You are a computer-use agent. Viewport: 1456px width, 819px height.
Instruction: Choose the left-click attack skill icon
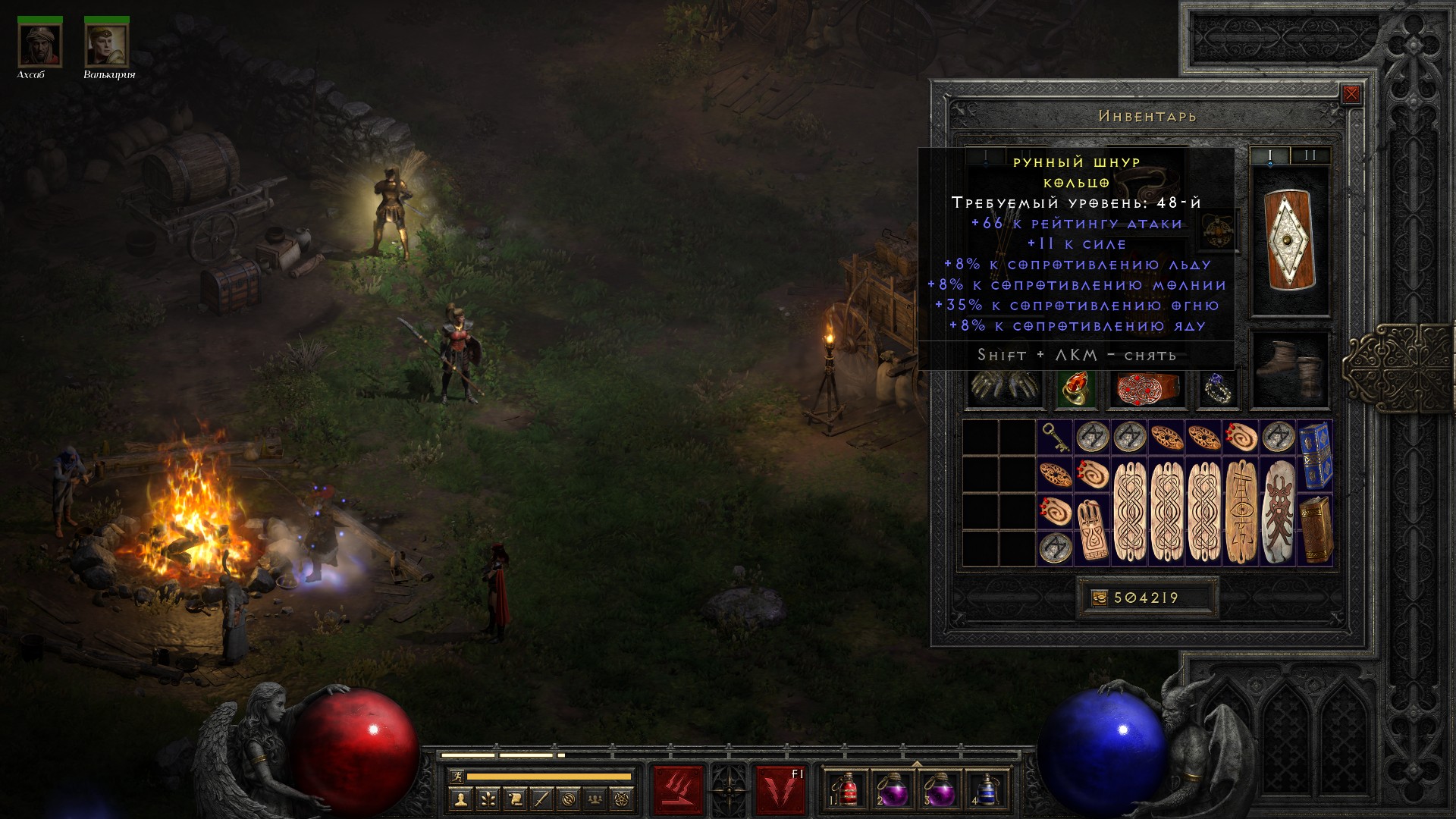pyautogui.click(x=678, y=790)
